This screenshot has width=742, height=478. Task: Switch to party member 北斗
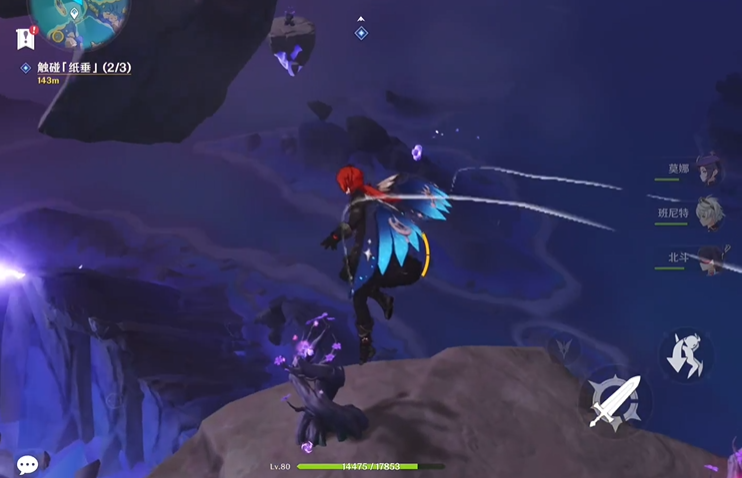pyautogui.click(x=709, y=258)
